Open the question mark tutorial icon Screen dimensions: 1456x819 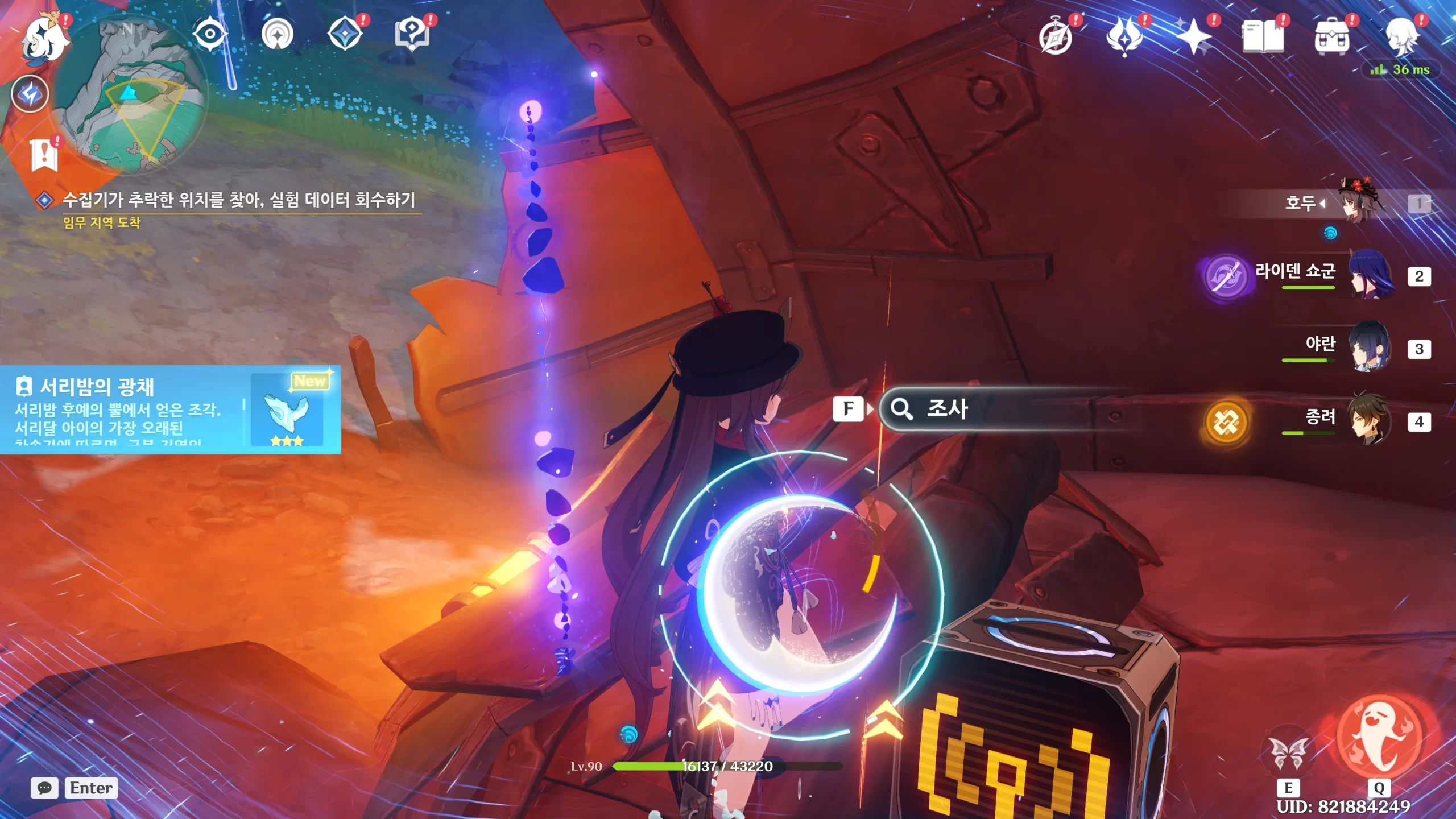(412, 34)
